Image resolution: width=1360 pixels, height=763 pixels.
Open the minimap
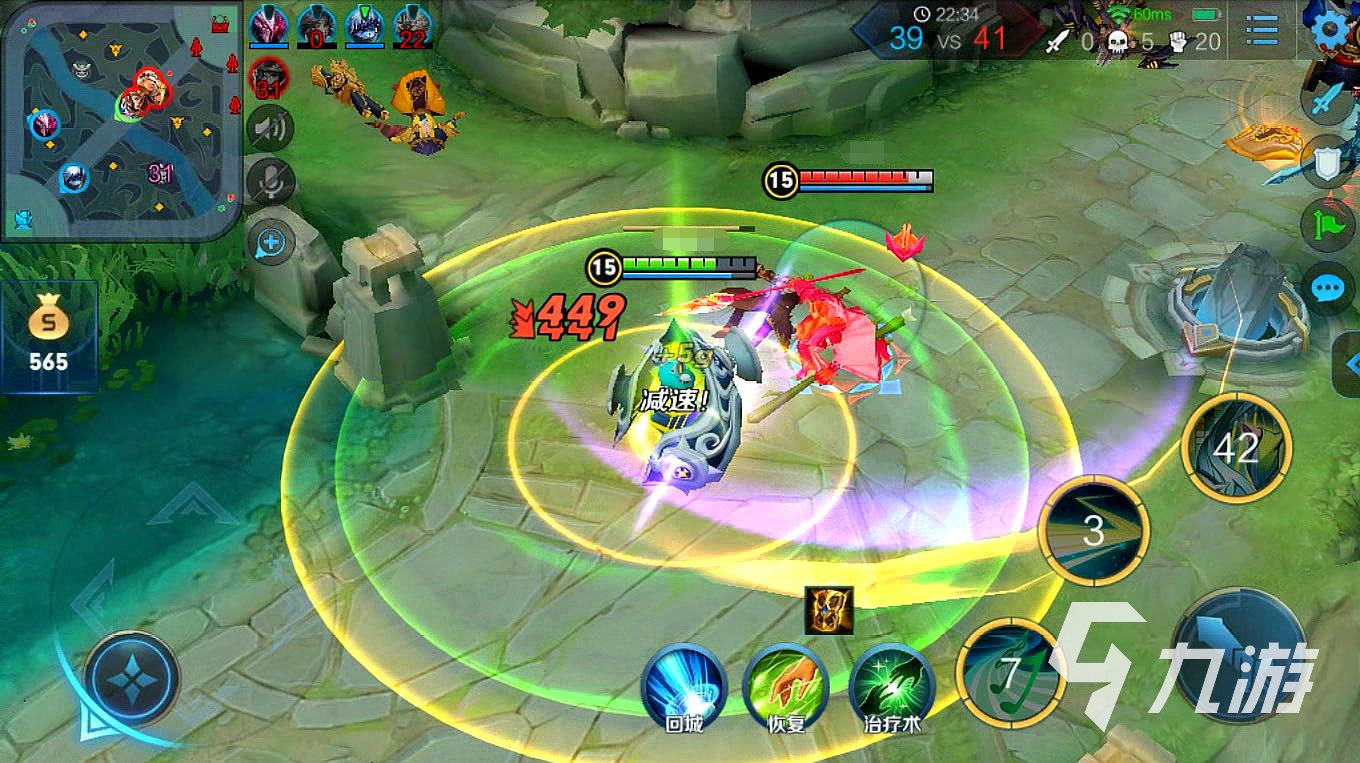(120, 120)
